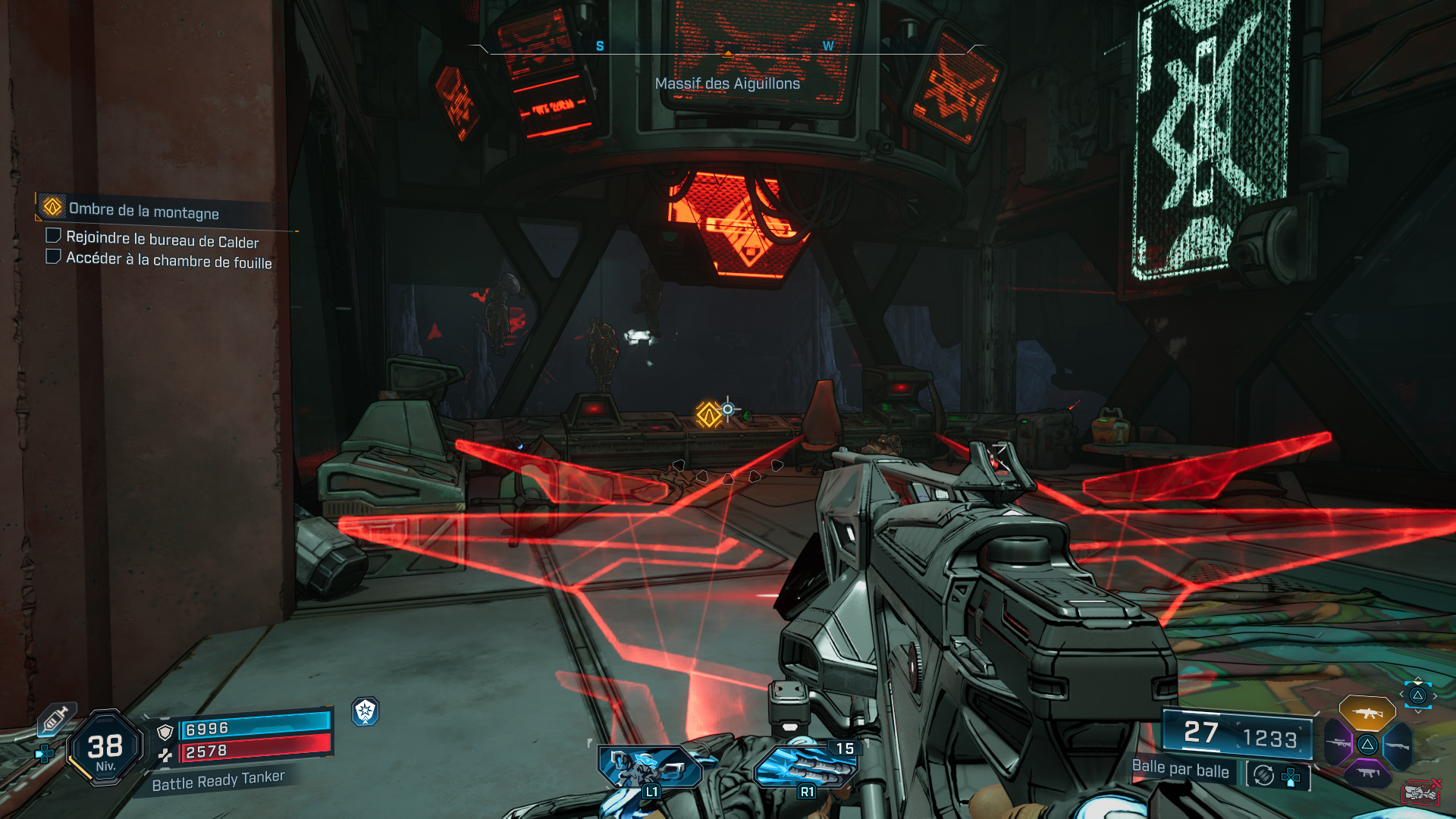Viewport: 1456px width, 819px height.
Task: Click the red crossed-out vehicle icon
Action: (x=1420, y=792)
